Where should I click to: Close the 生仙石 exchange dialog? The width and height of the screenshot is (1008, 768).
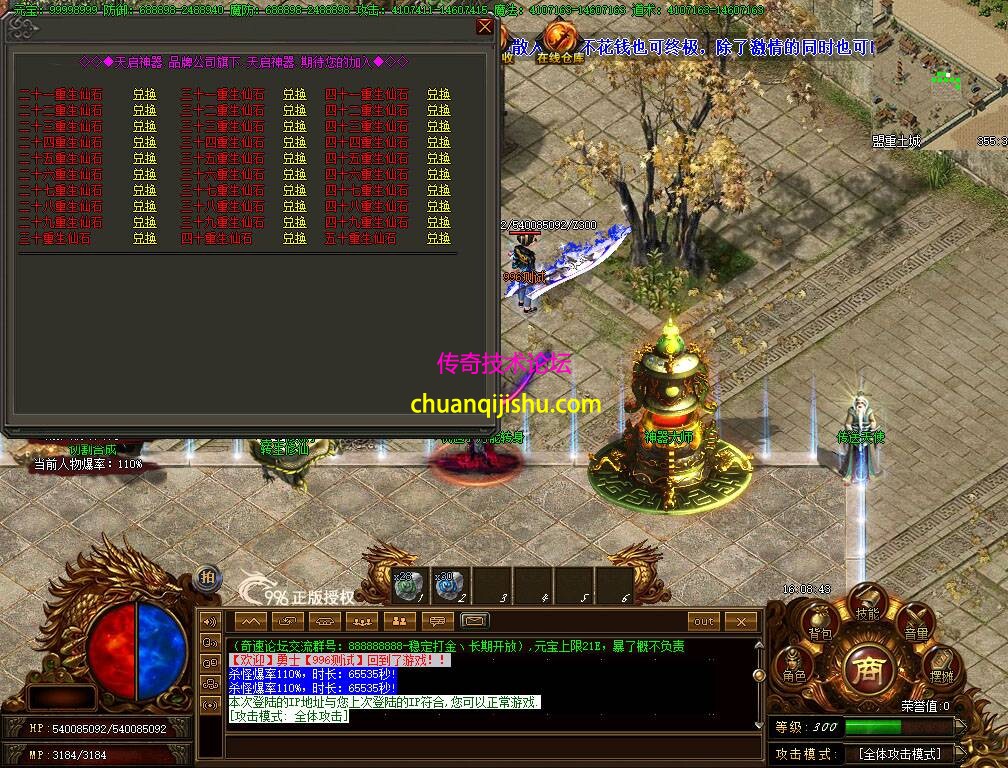pyautogui.click(x=485, y=27)
